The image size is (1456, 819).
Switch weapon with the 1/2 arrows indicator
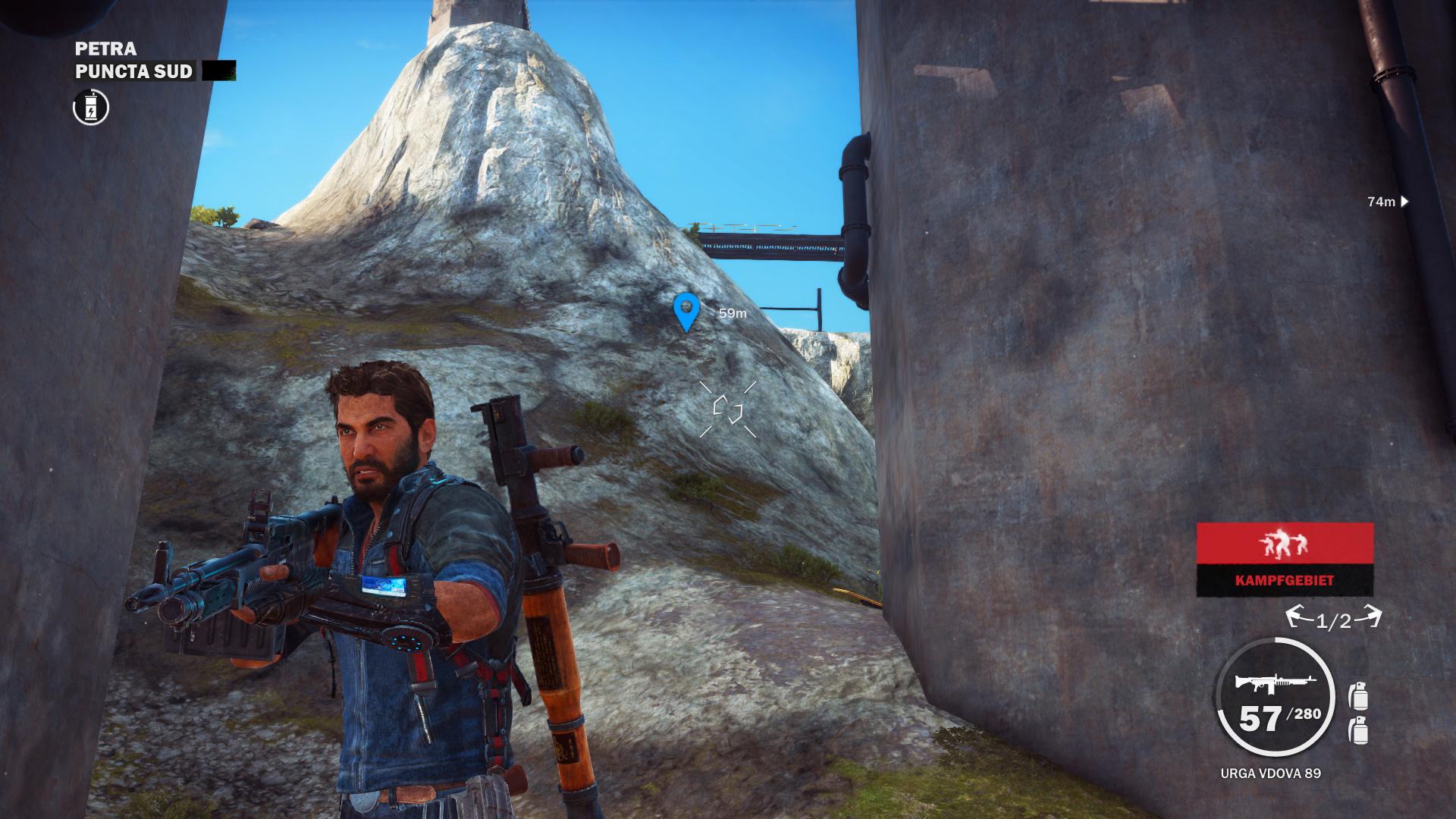coord(1334,620)
